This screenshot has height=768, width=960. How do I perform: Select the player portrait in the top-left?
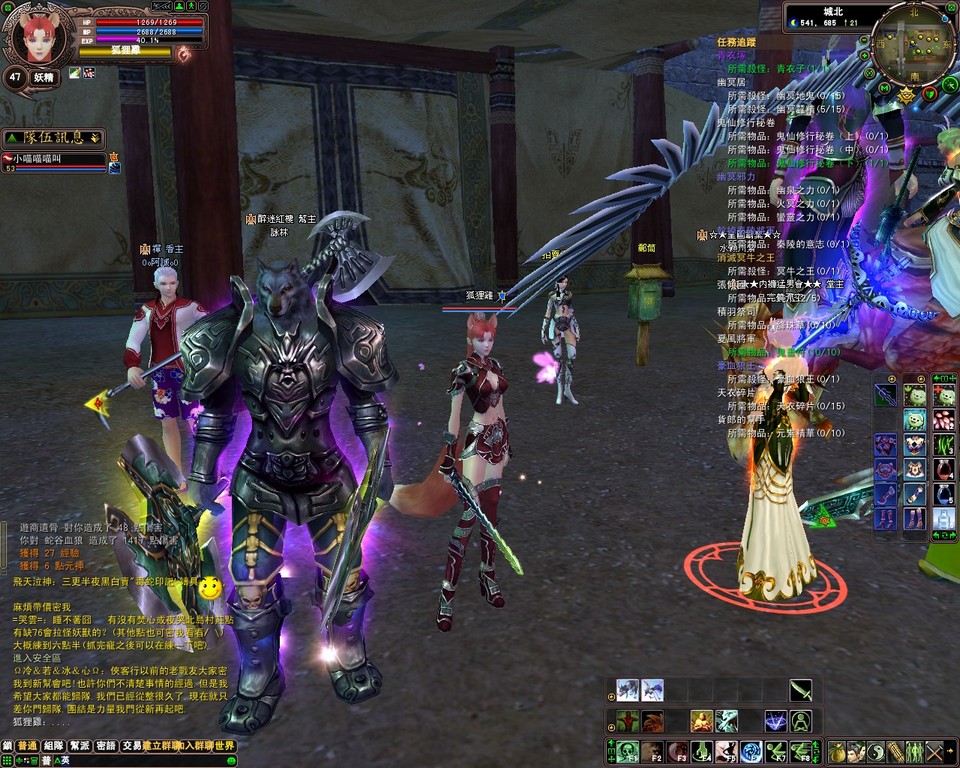[x=38, y=39]
